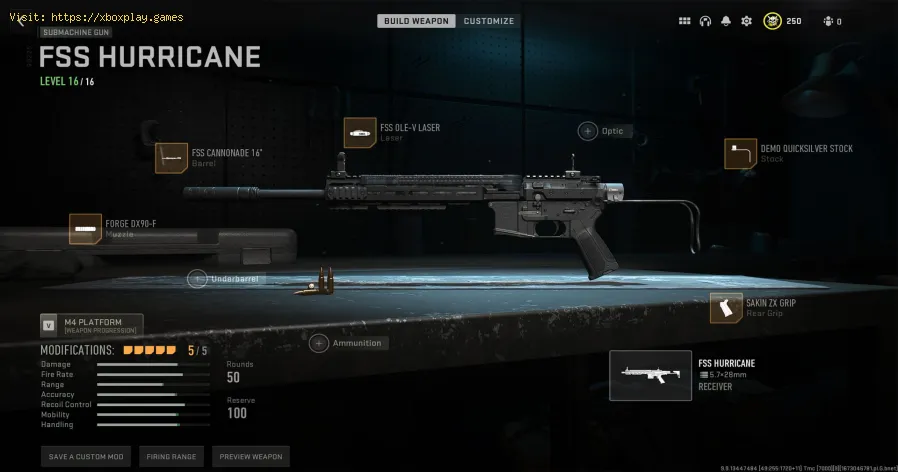Choose the FSS OLE-V Laser attachment slot
This screenshot has height=472, width=898.
click(x=360, y=132)
